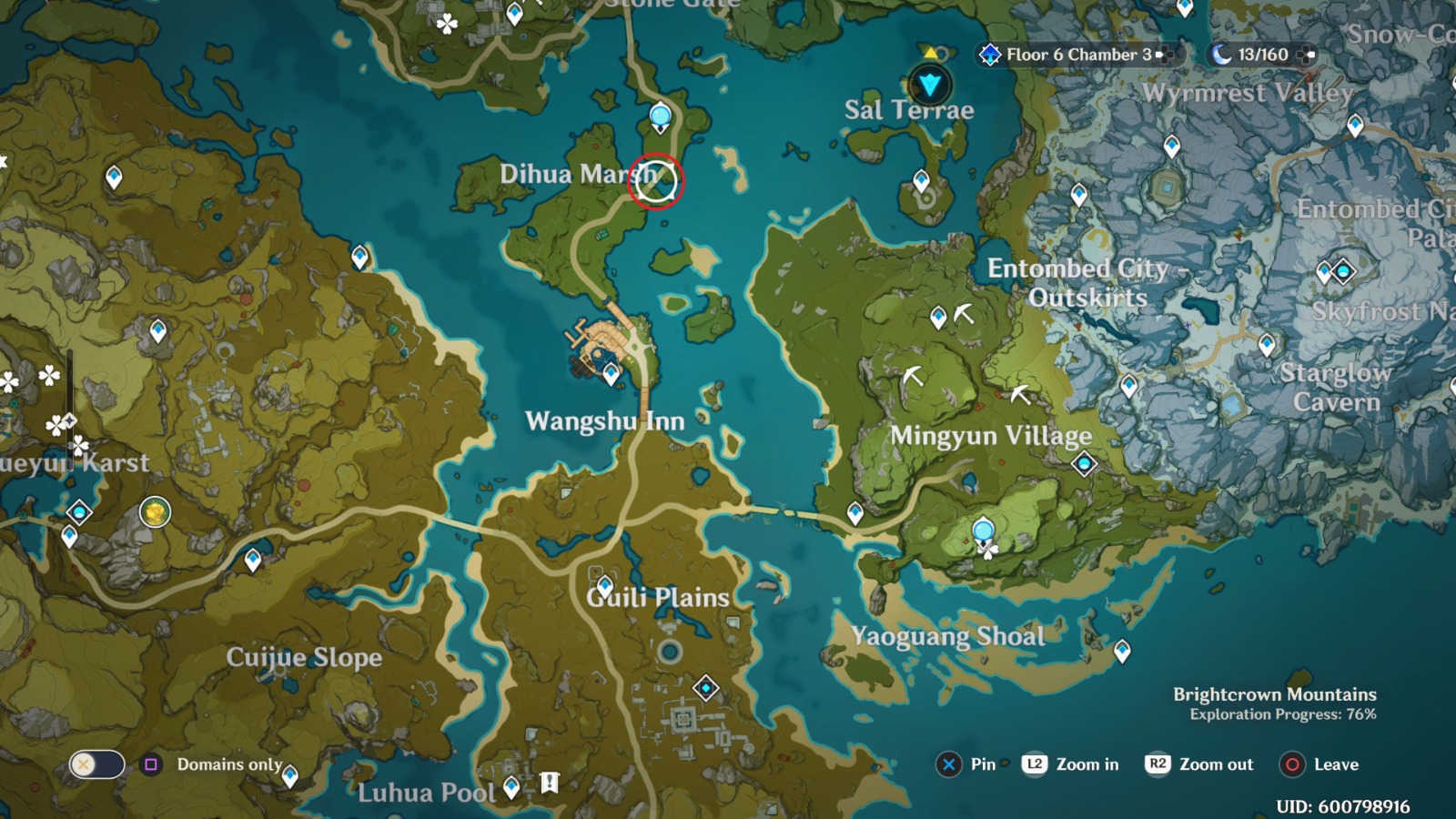Toggle the Domains only filter switch
Screen dimensions: 1456x819
pyautogui.click(x=99, y=766)
